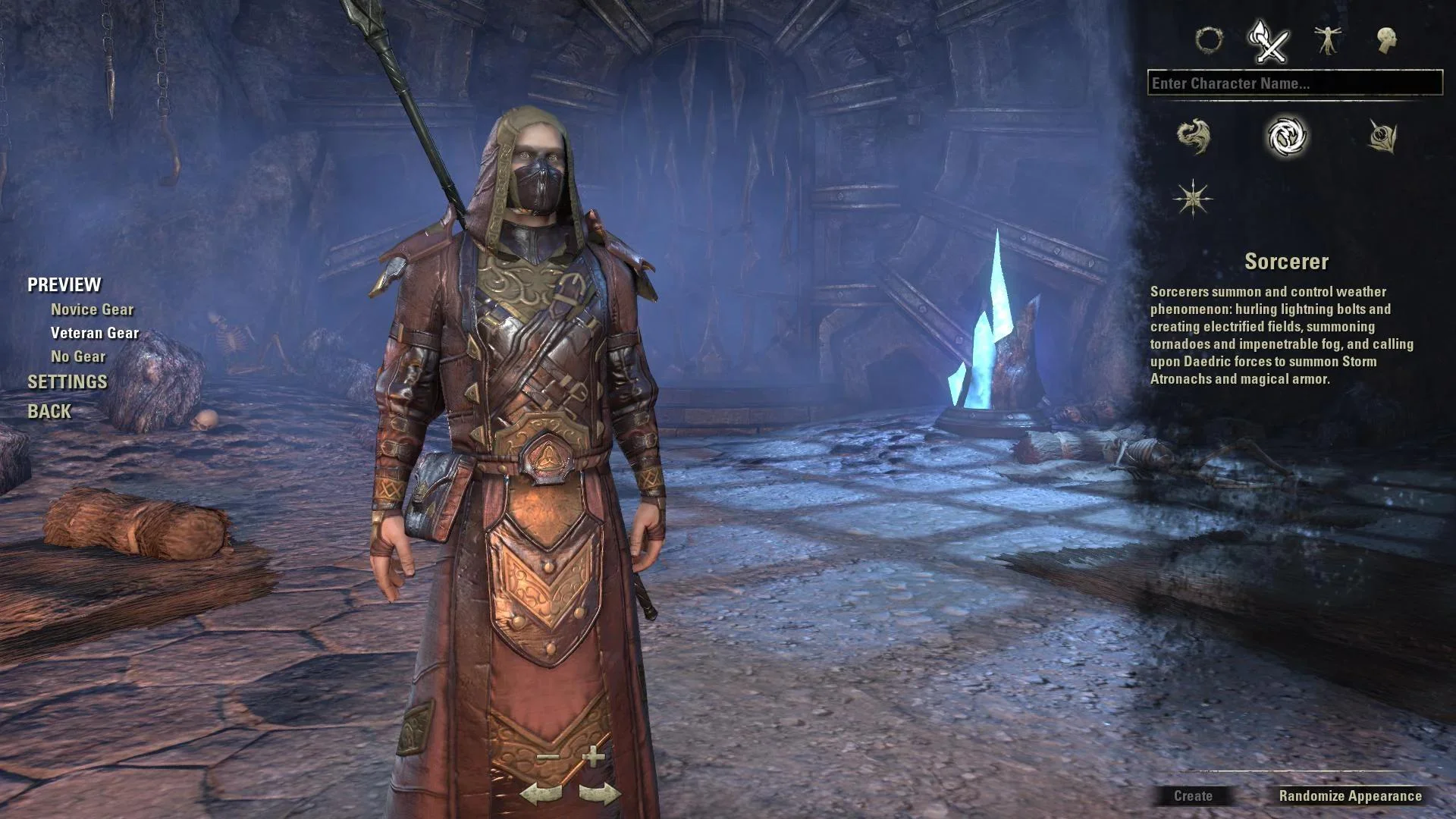
Task: Preview character with No Gear
Action: coord(78,356)
